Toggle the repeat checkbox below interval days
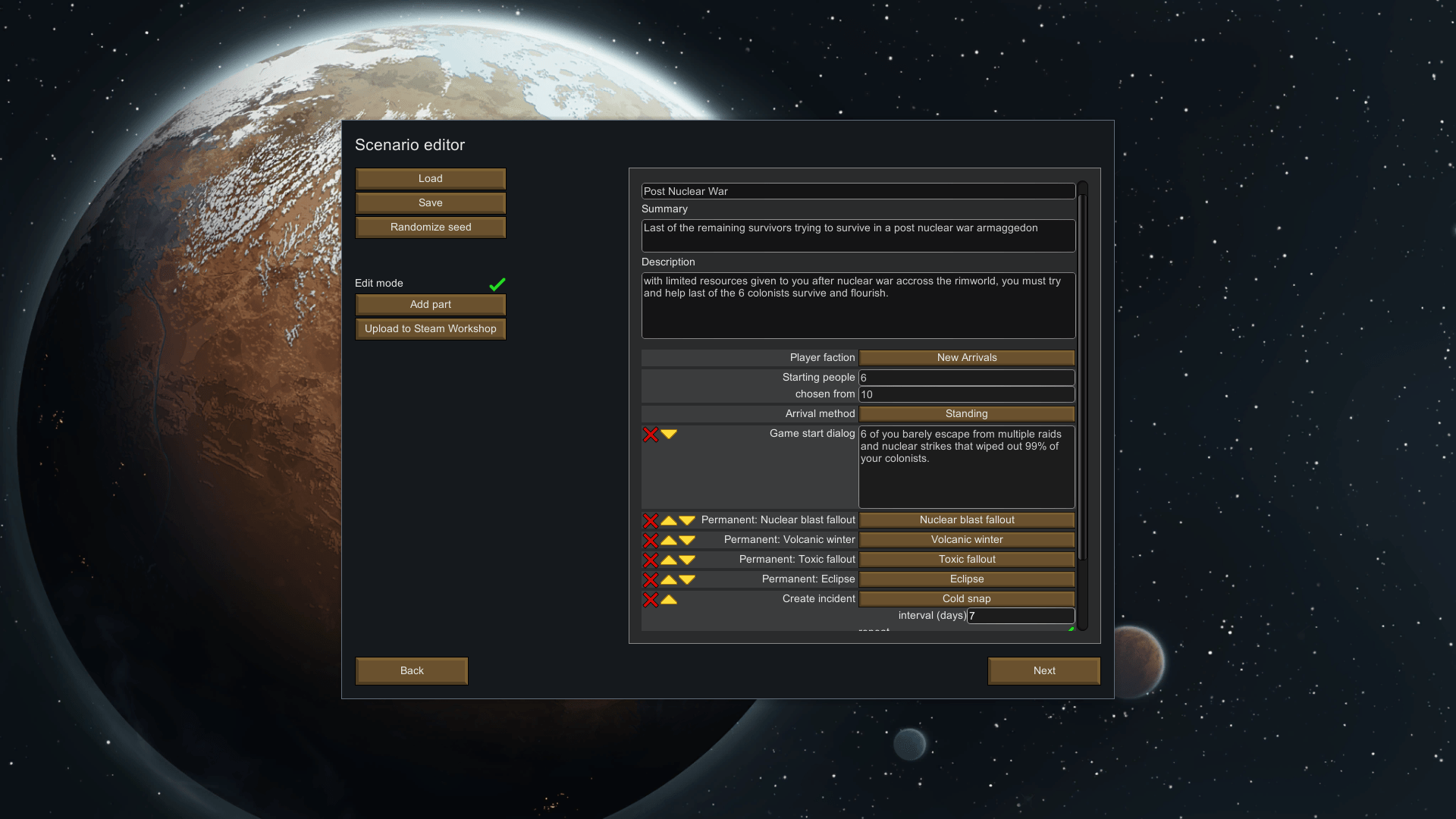The width and height of the screenshot is (1456, 819). pos(1071,629)
